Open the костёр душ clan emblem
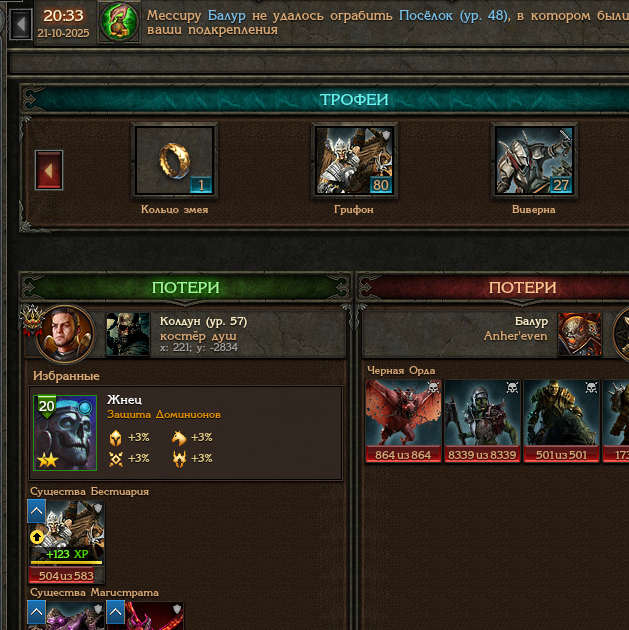Image resolution: width=629 pixels, height=630 pixels. coord(128,334)
